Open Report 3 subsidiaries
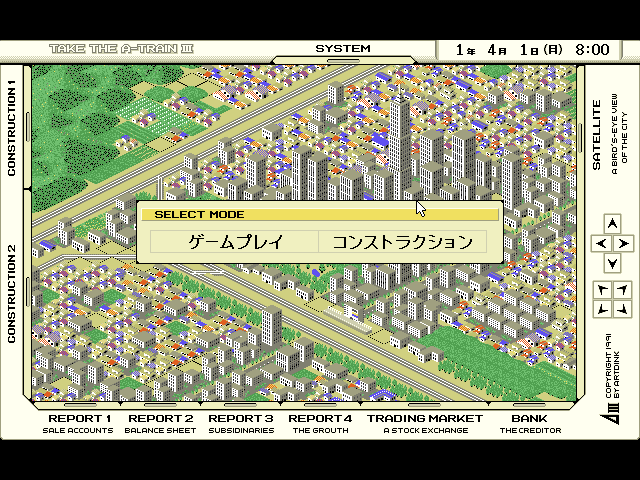The height and width of the screenshot is (480, 640). click(240, 424)
